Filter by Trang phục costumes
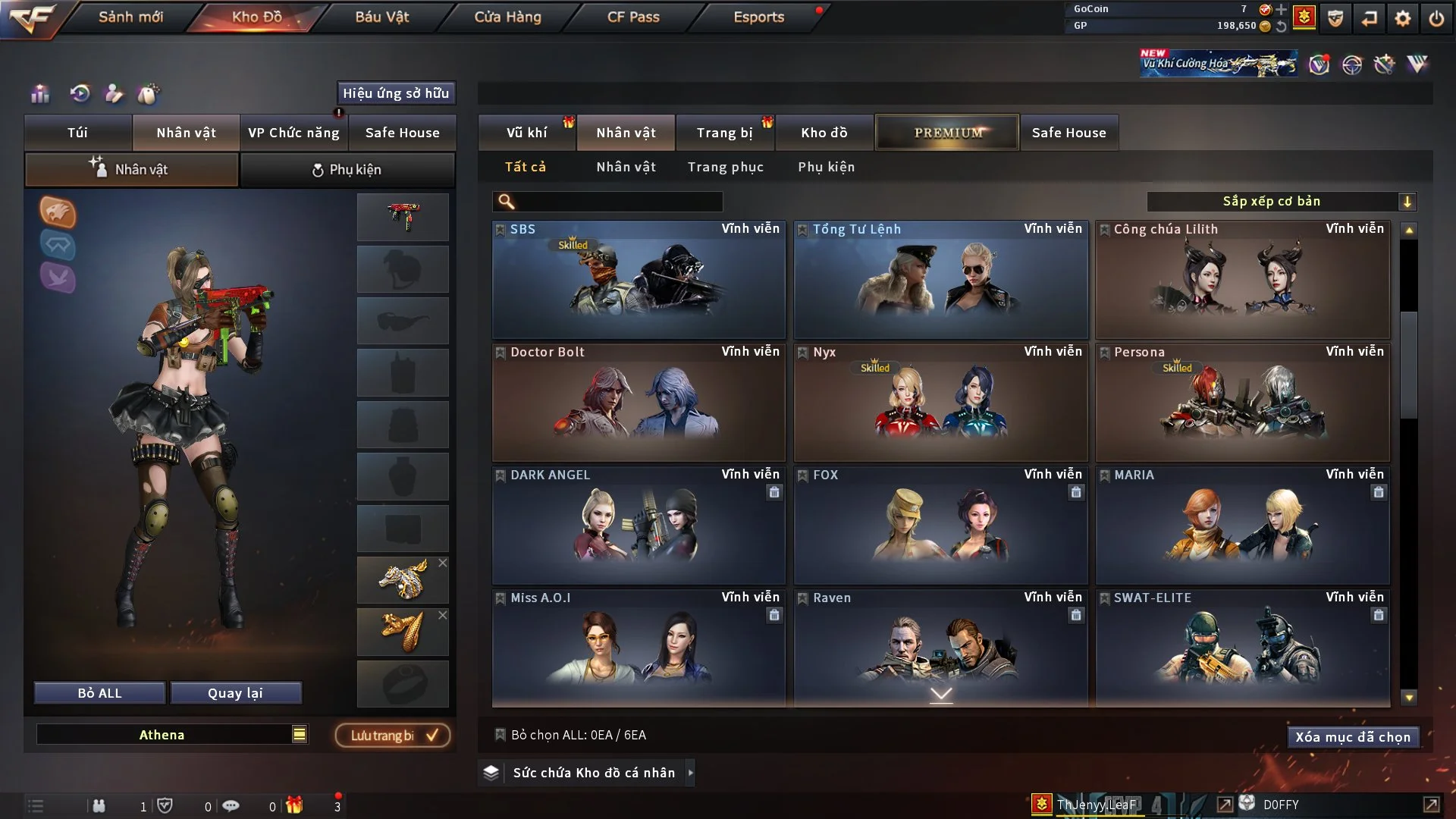The image size is (1456, 819). [725, 167]
